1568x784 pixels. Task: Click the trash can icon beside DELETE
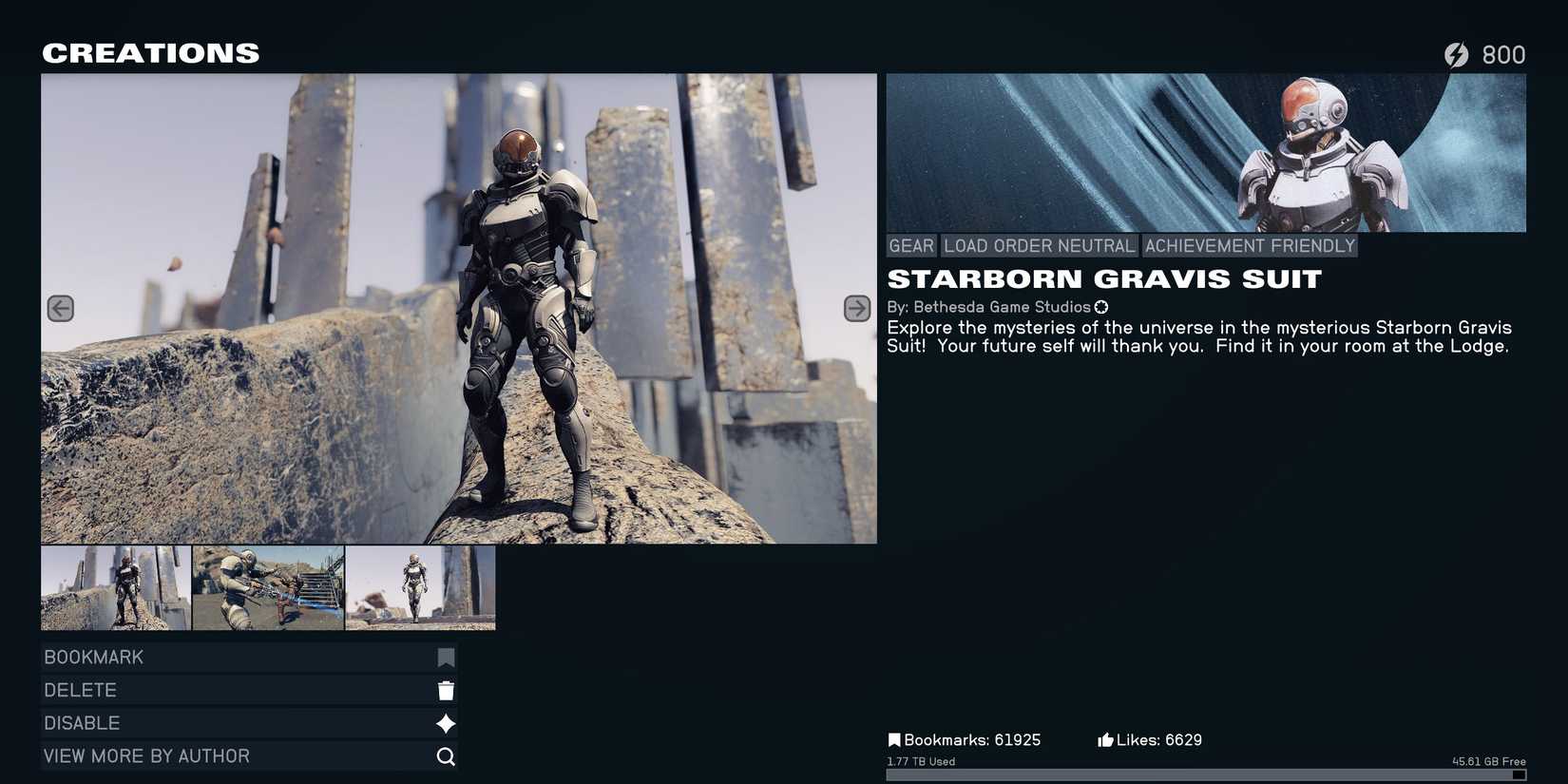tap(445, 689)
